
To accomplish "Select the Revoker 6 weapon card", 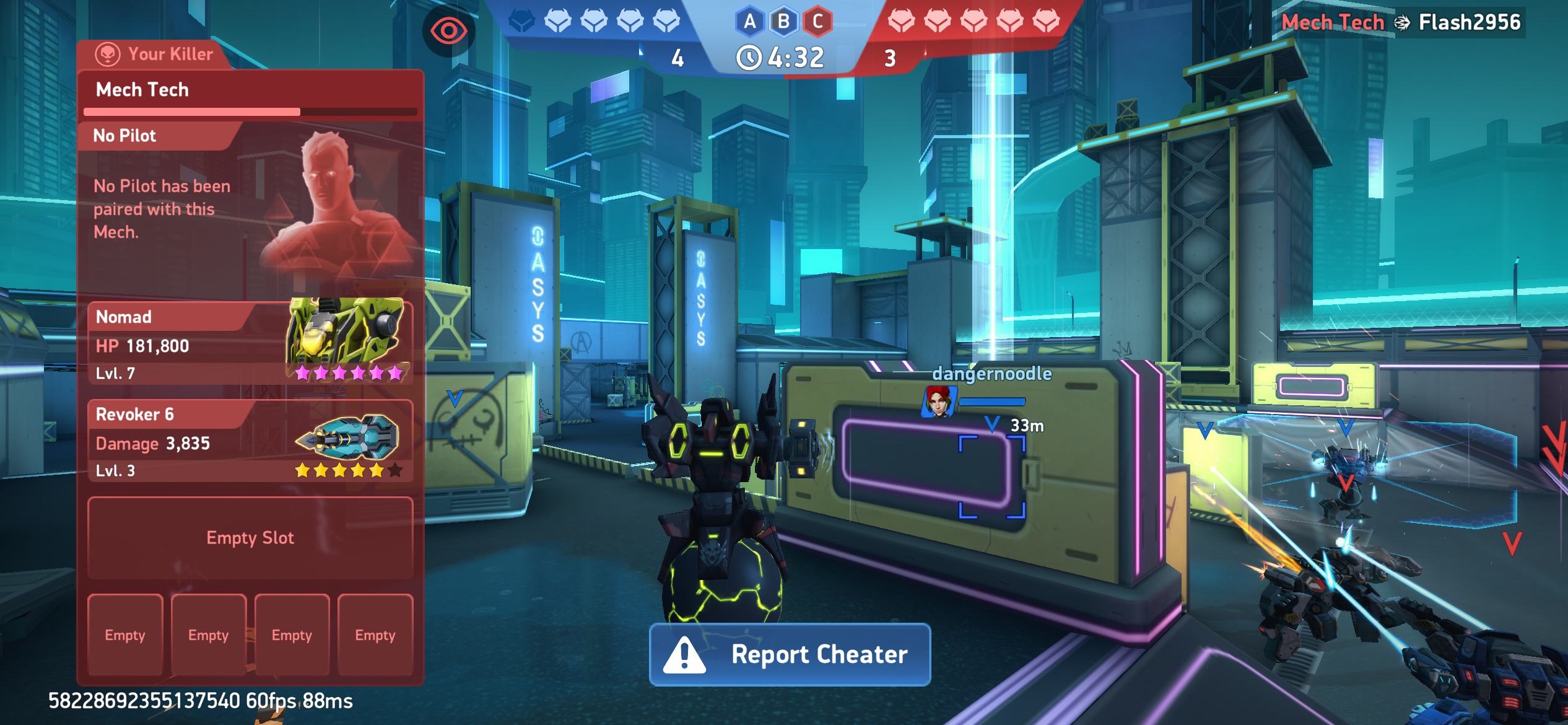I will tap(250, 441).
